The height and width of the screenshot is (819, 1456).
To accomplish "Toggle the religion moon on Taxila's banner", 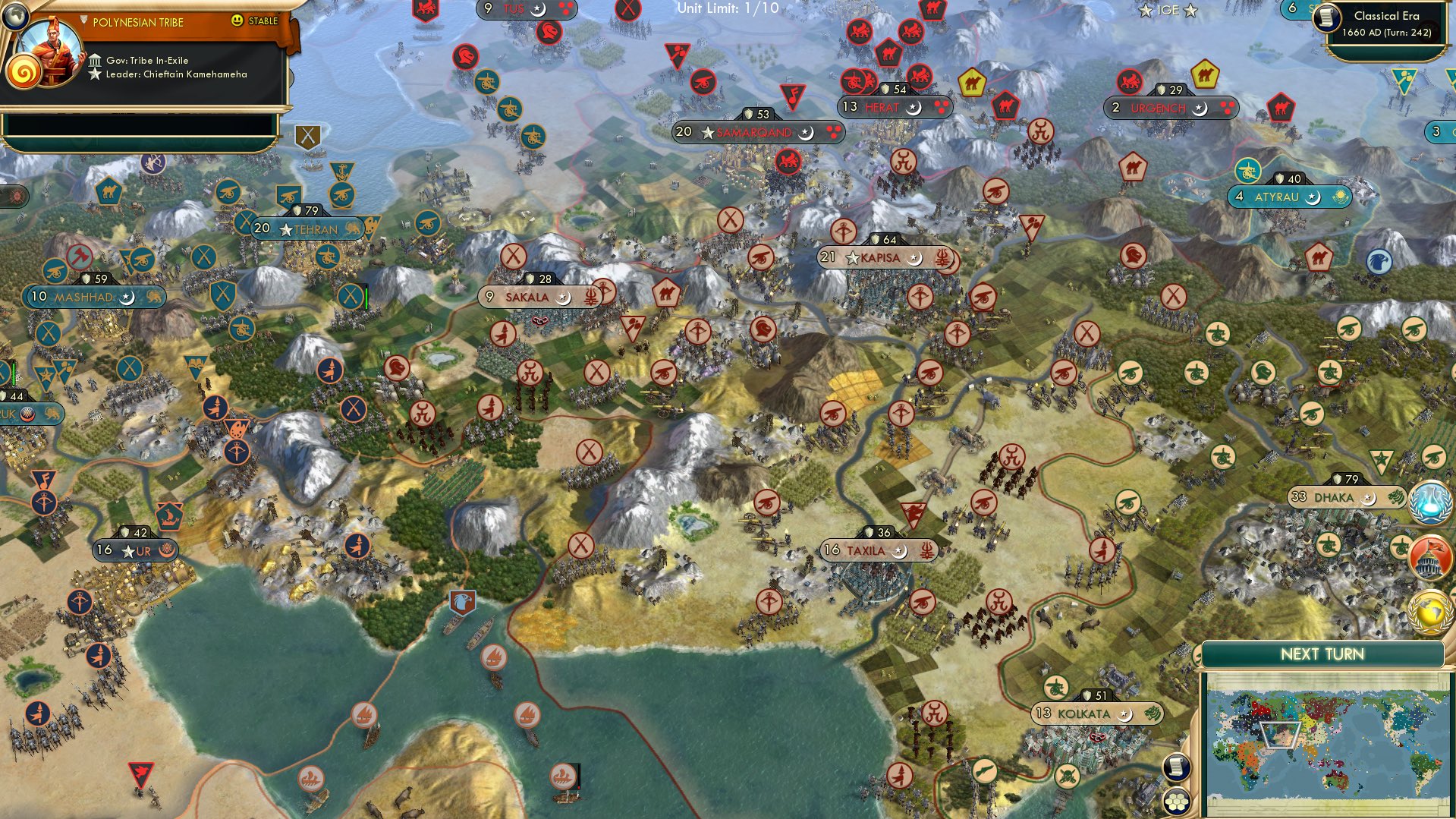I will pyautogui.click(x=901, y=553).
